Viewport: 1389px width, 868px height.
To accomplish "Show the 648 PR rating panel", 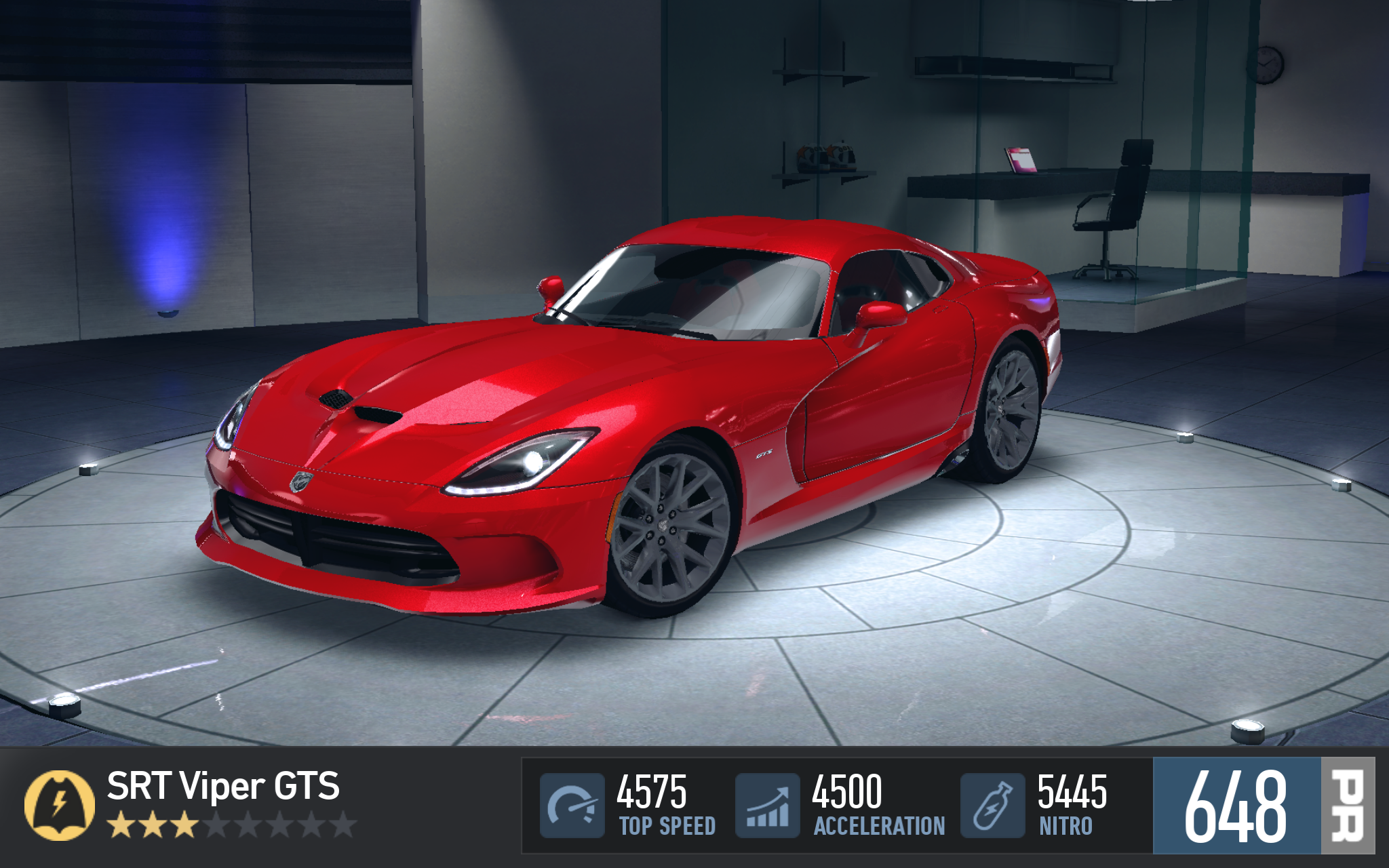I will [1263, 806].
